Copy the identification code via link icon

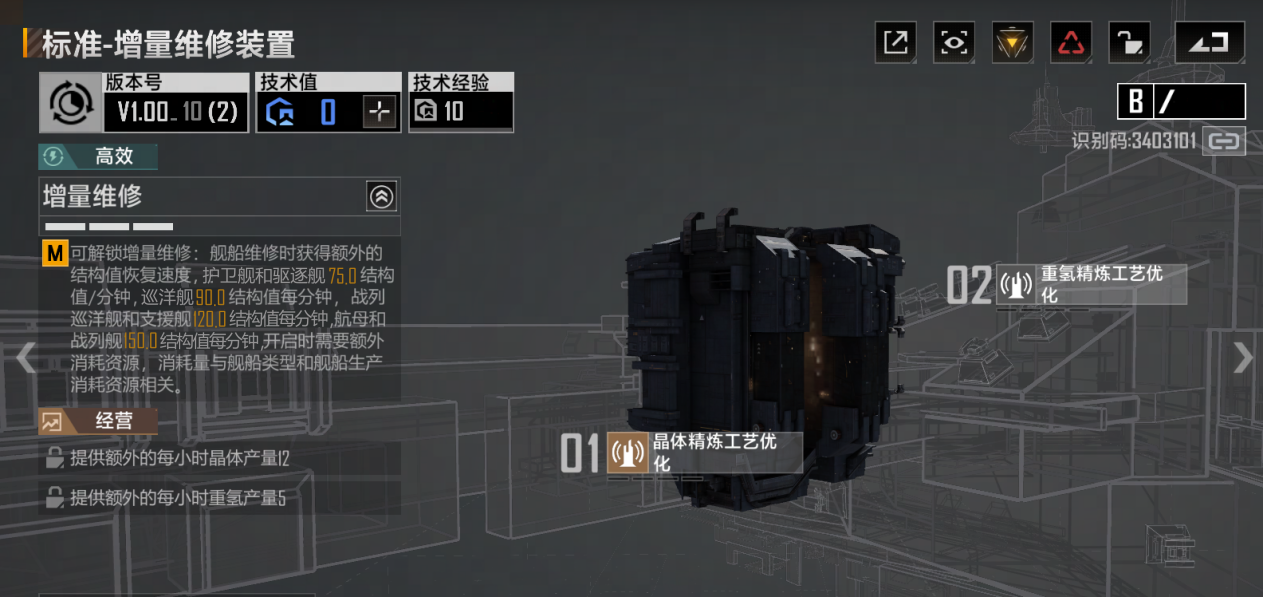coord(1224,141)
